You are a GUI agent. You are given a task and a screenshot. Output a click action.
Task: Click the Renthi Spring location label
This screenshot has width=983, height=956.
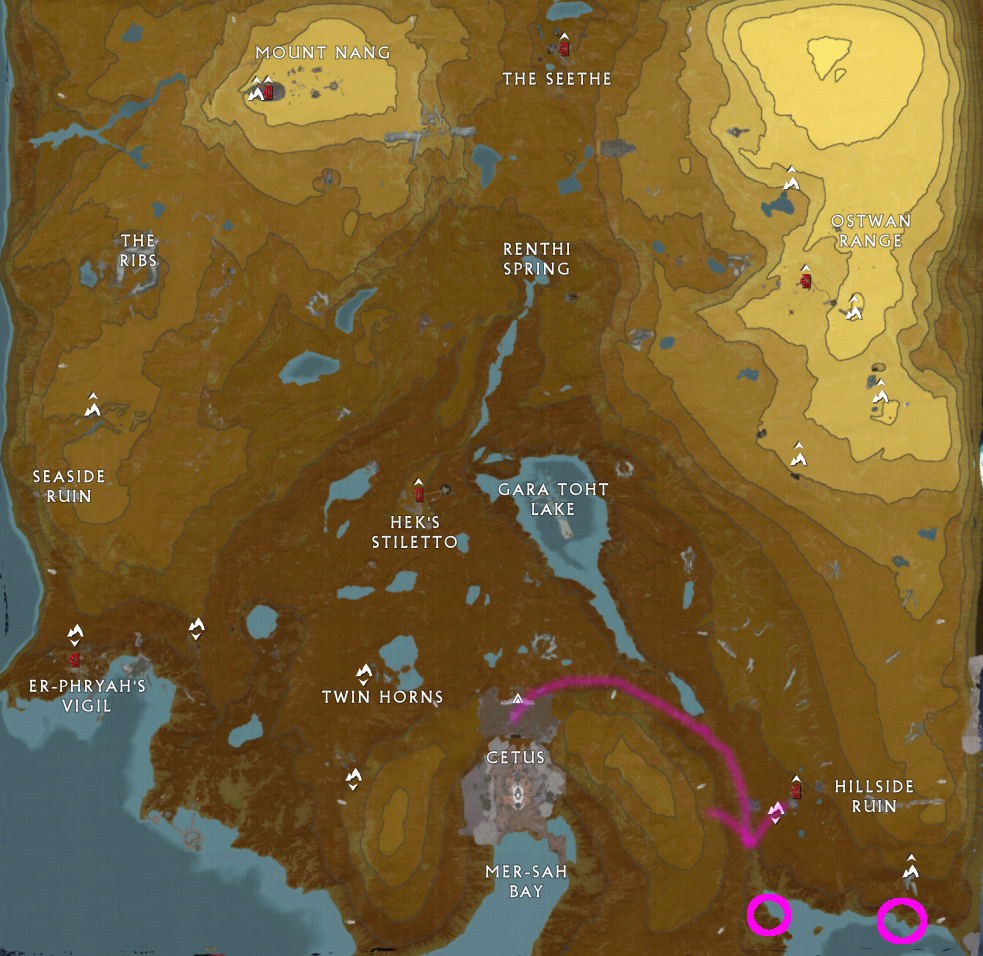tap(537, 258)
